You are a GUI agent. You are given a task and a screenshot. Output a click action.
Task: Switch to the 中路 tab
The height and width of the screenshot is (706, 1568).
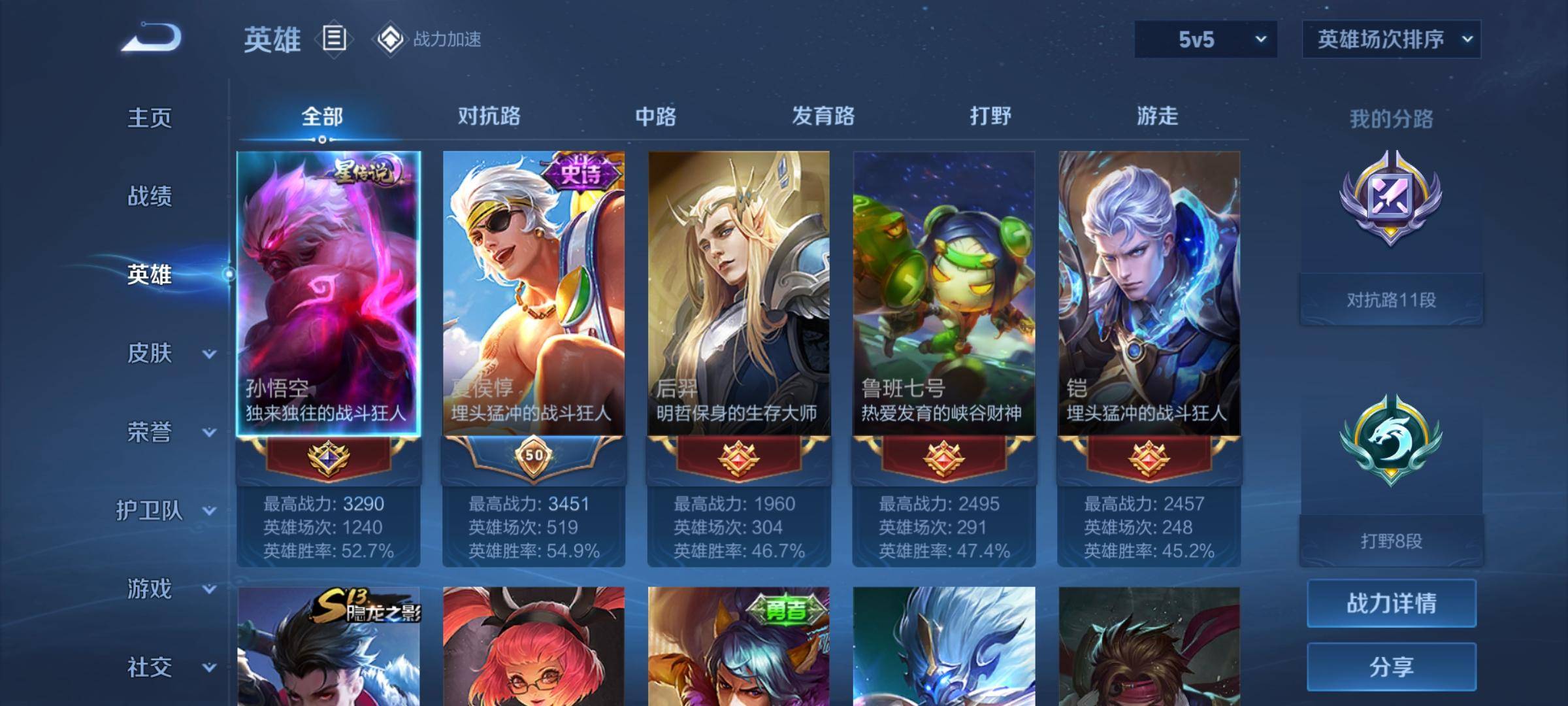point(655,116)
